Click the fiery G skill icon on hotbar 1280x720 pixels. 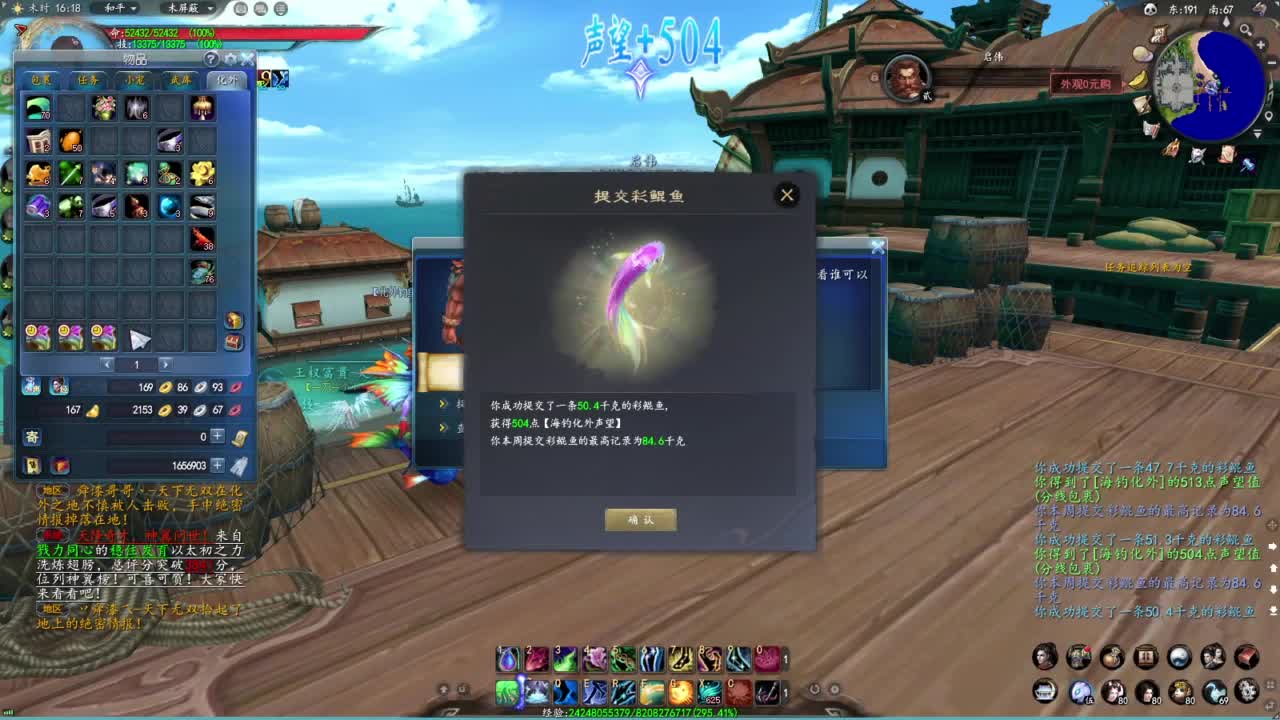click(x=680, y=693)
